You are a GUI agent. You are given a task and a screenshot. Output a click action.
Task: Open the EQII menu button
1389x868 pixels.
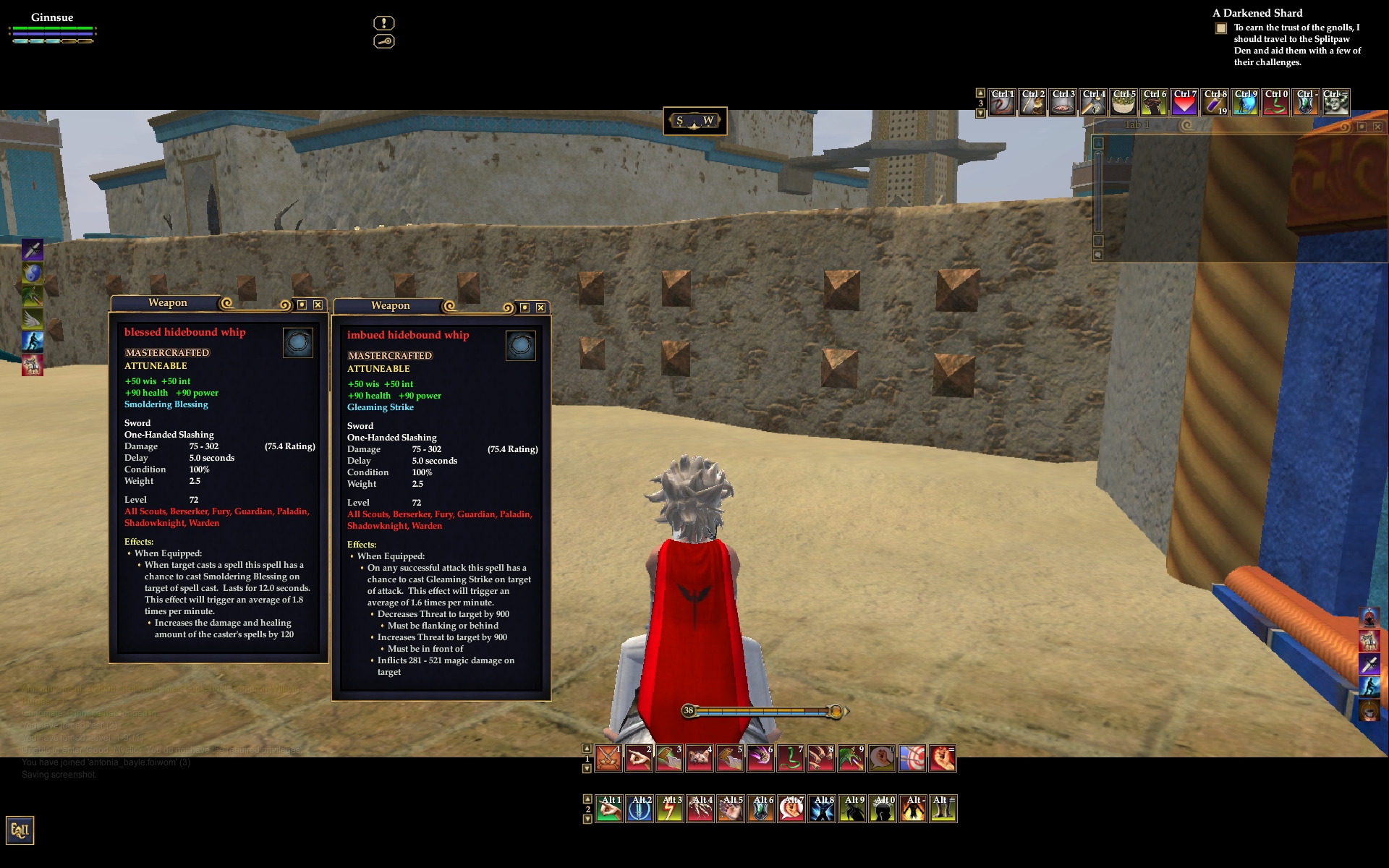click(20, 830)
